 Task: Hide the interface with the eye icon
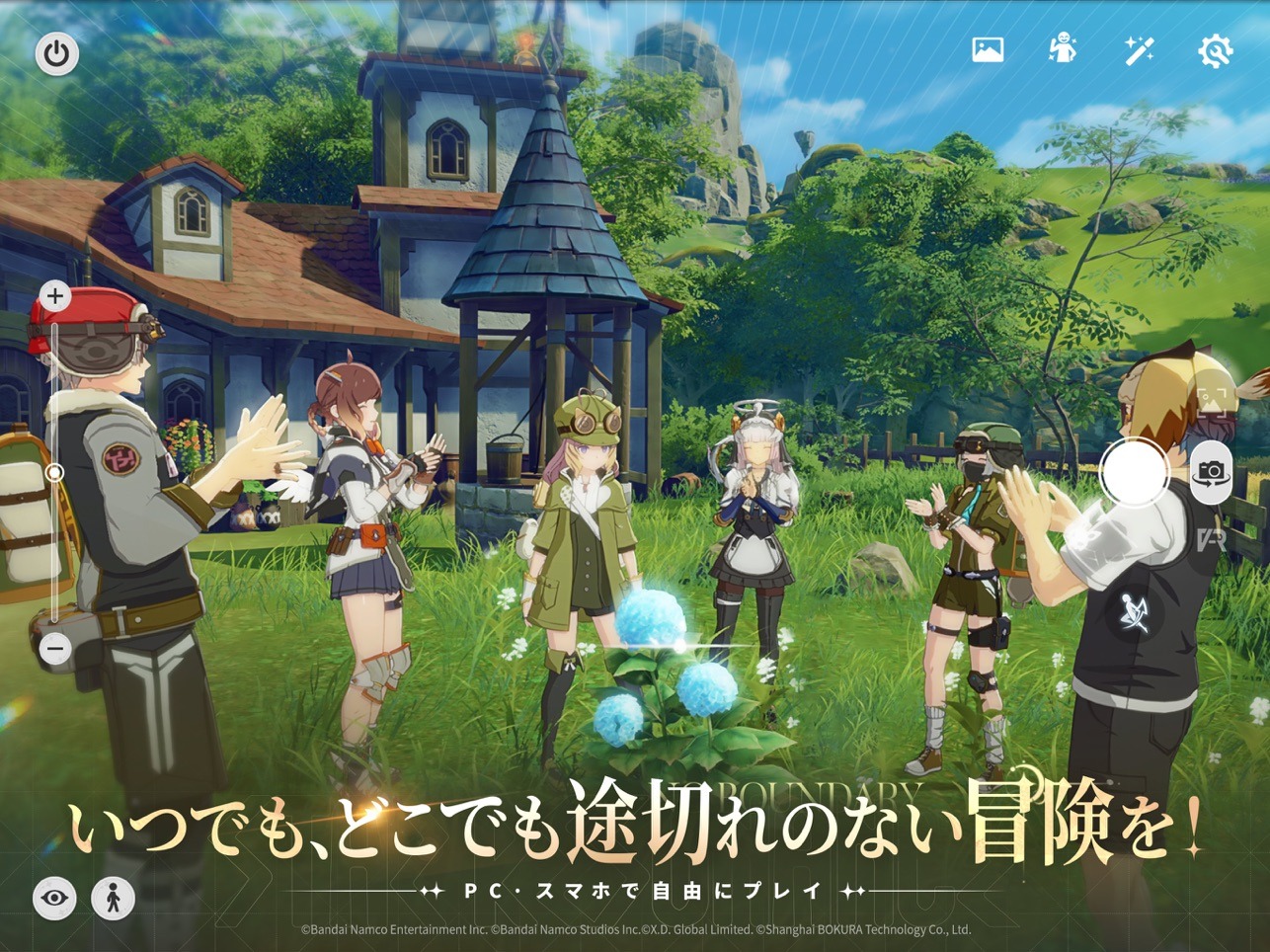tap(55, 899)
